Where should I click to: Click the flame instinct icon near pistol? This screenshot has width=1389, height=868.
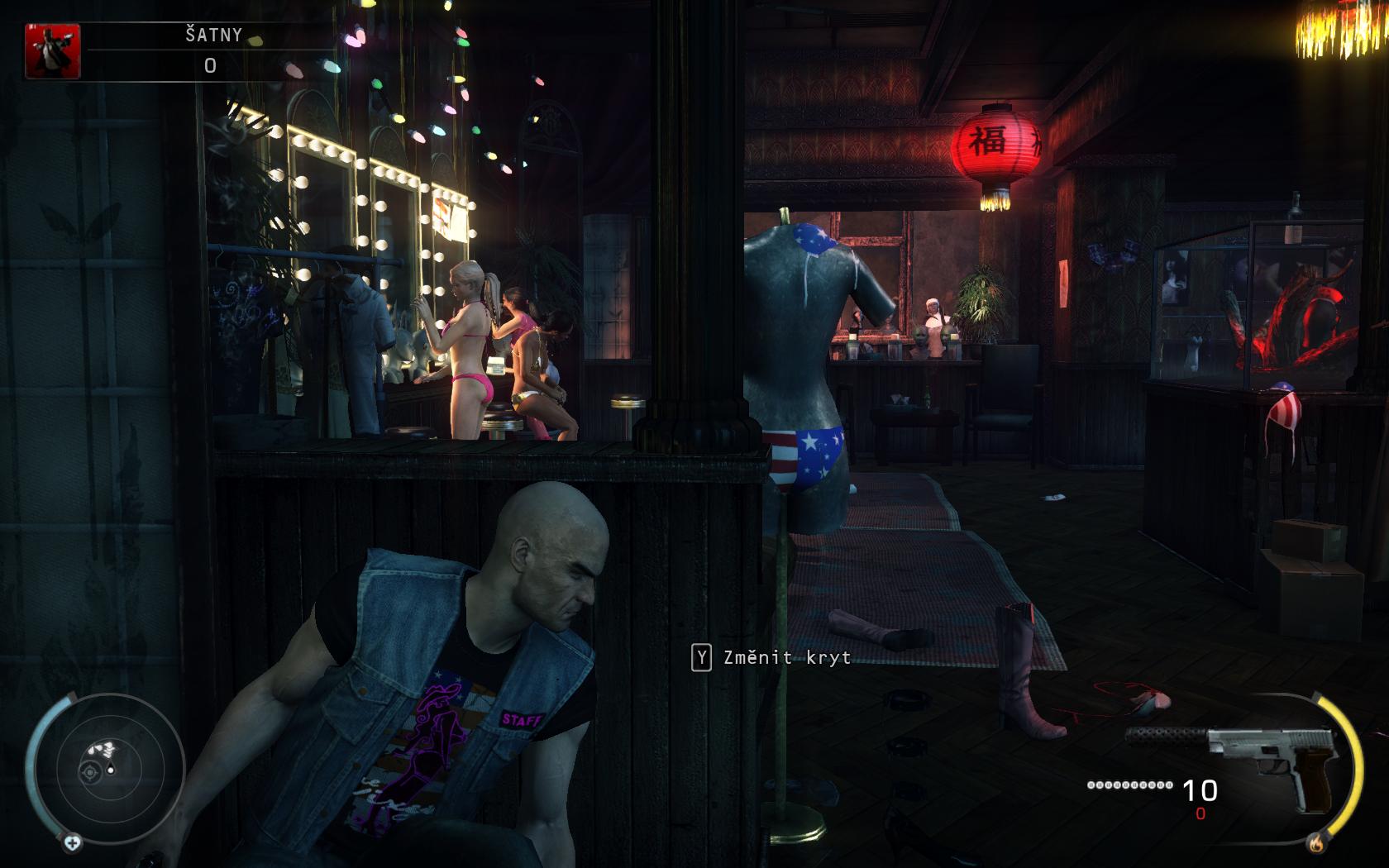pos(1316,844)
